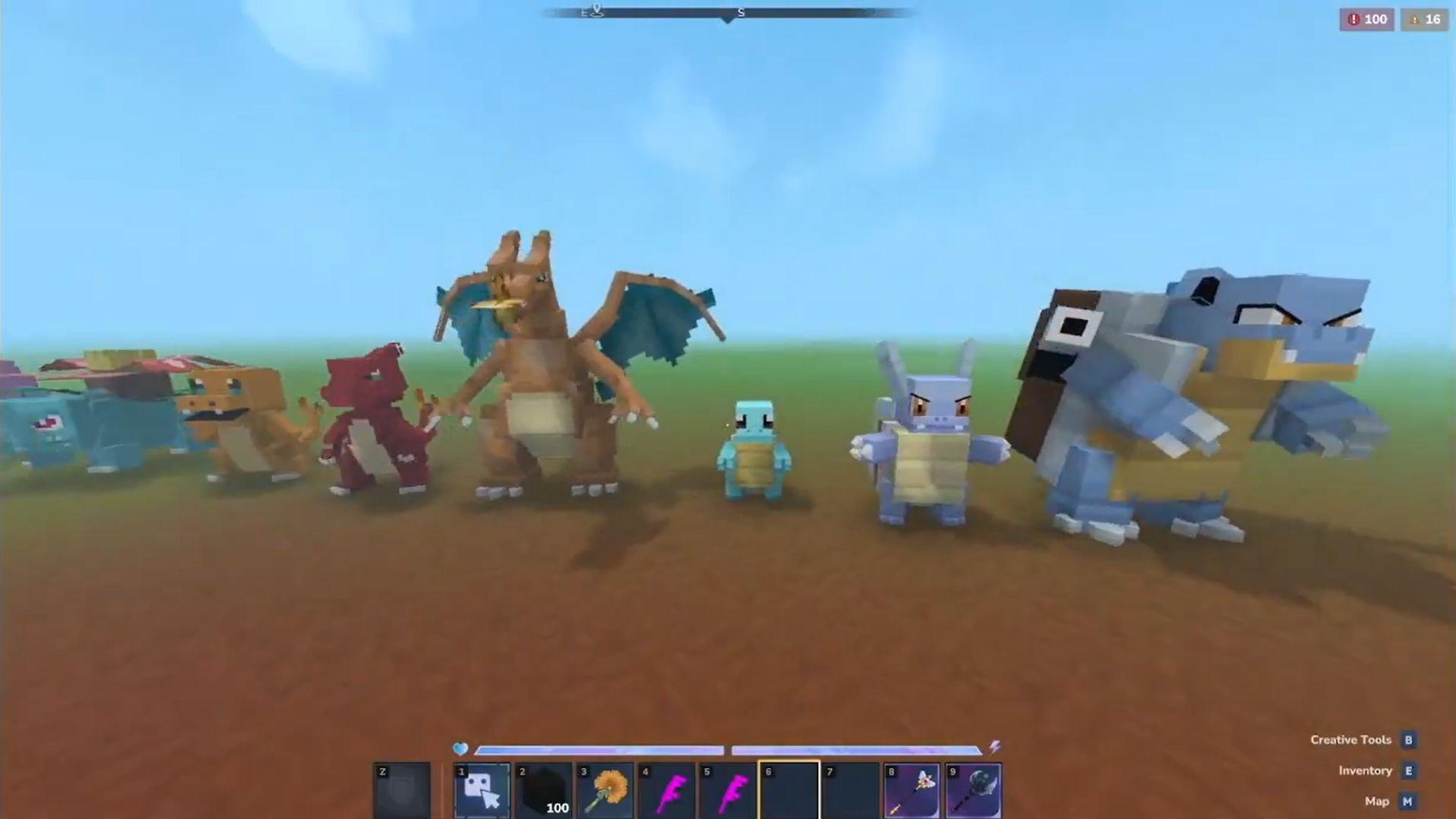1456x819 pixels.
Task: Click the health bar
Action: coord(599,749)
